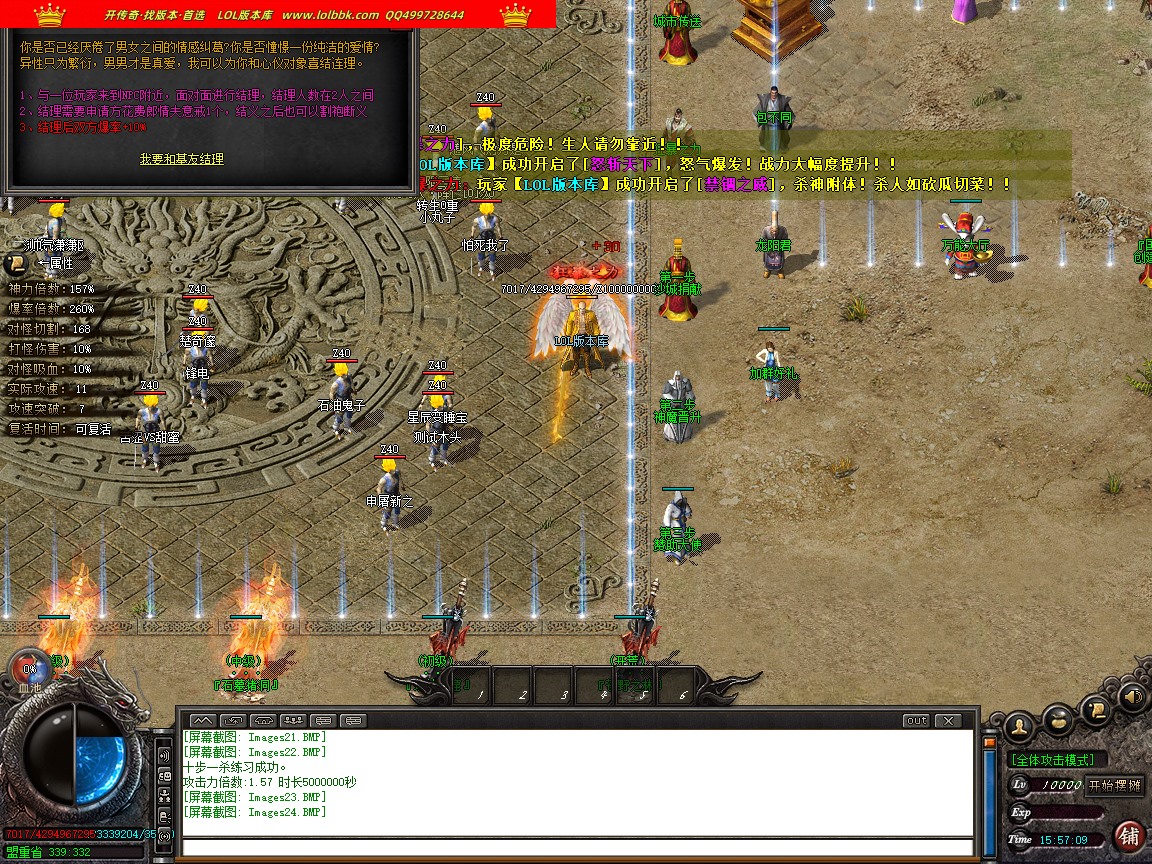The height and width of the screenshot is (864, 1152).
Task: Click the 开始摆摊 stall button
Action: 1114,785
